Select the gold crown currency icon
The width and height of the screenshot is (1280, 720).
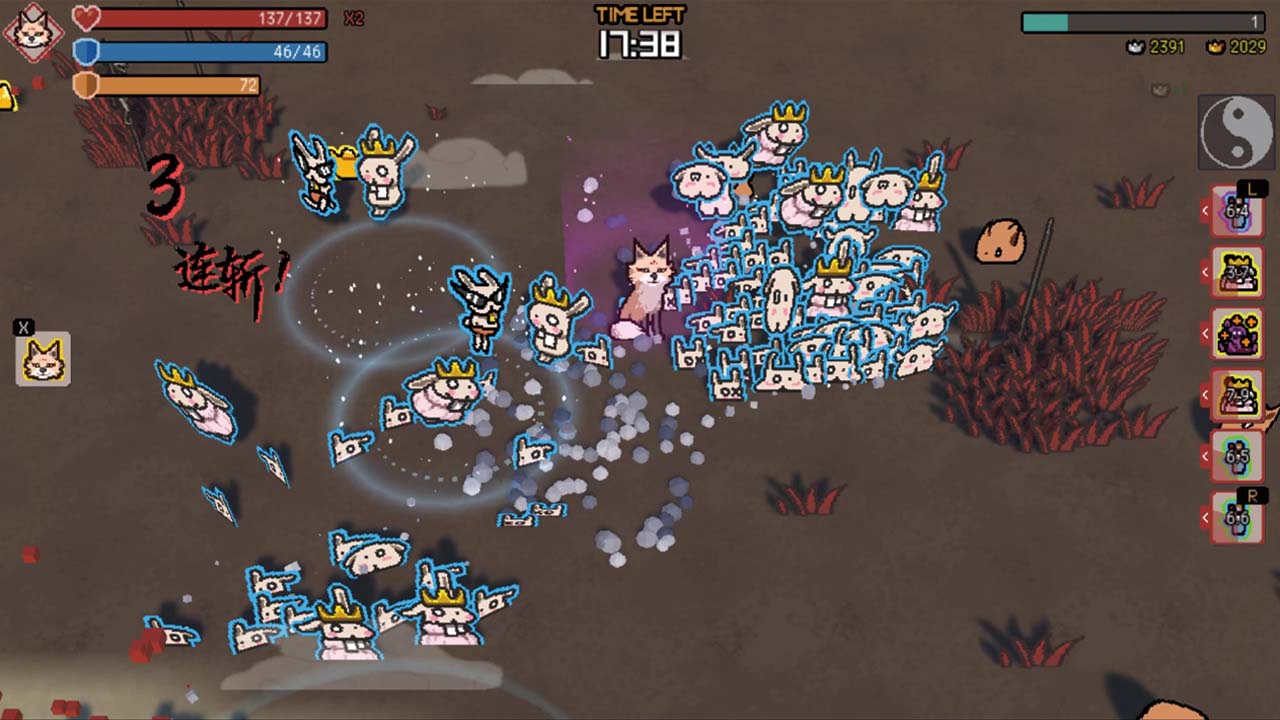pos(1215,46)
